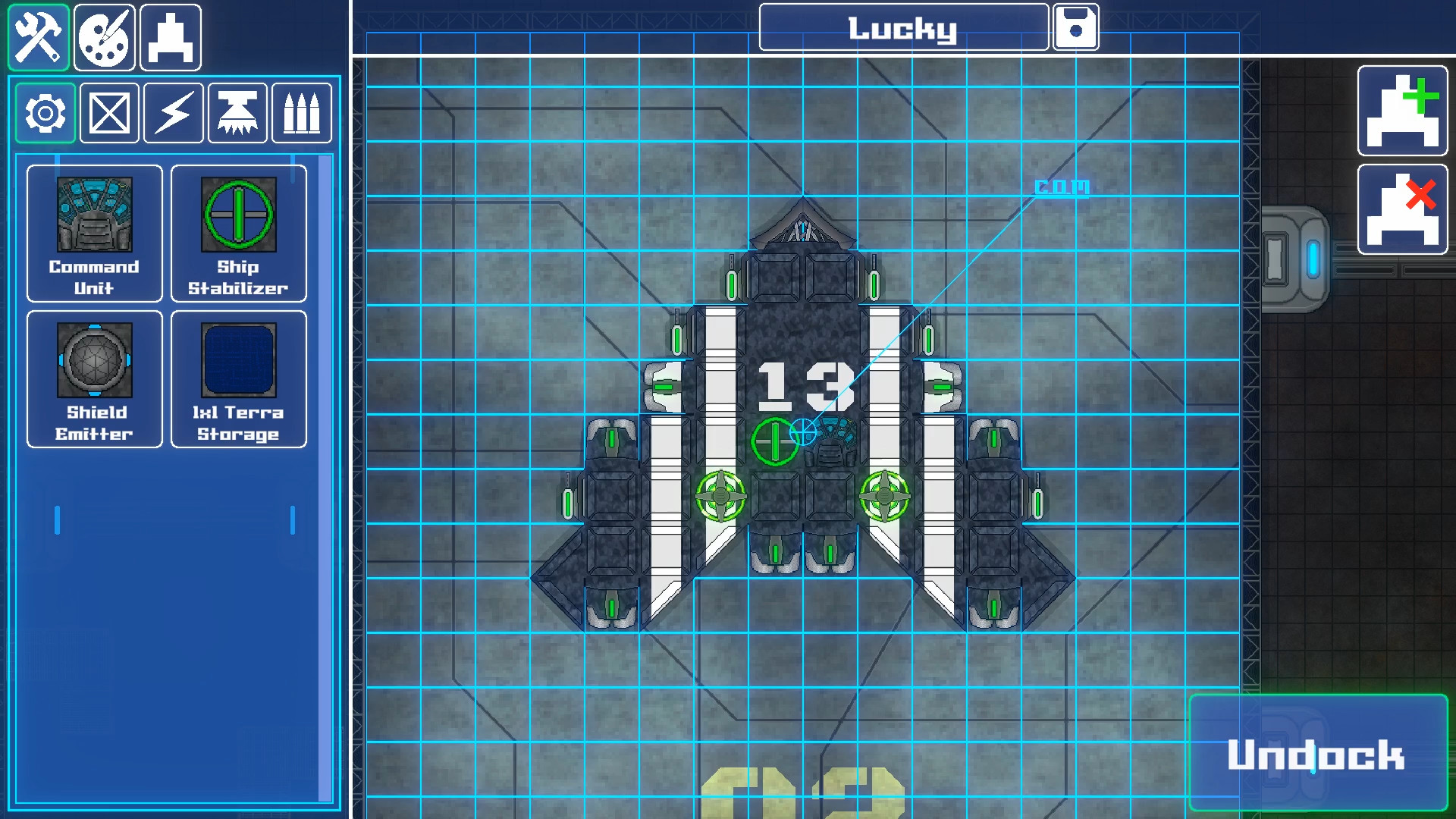Select the hull blocks category

(x=108, y=113)
